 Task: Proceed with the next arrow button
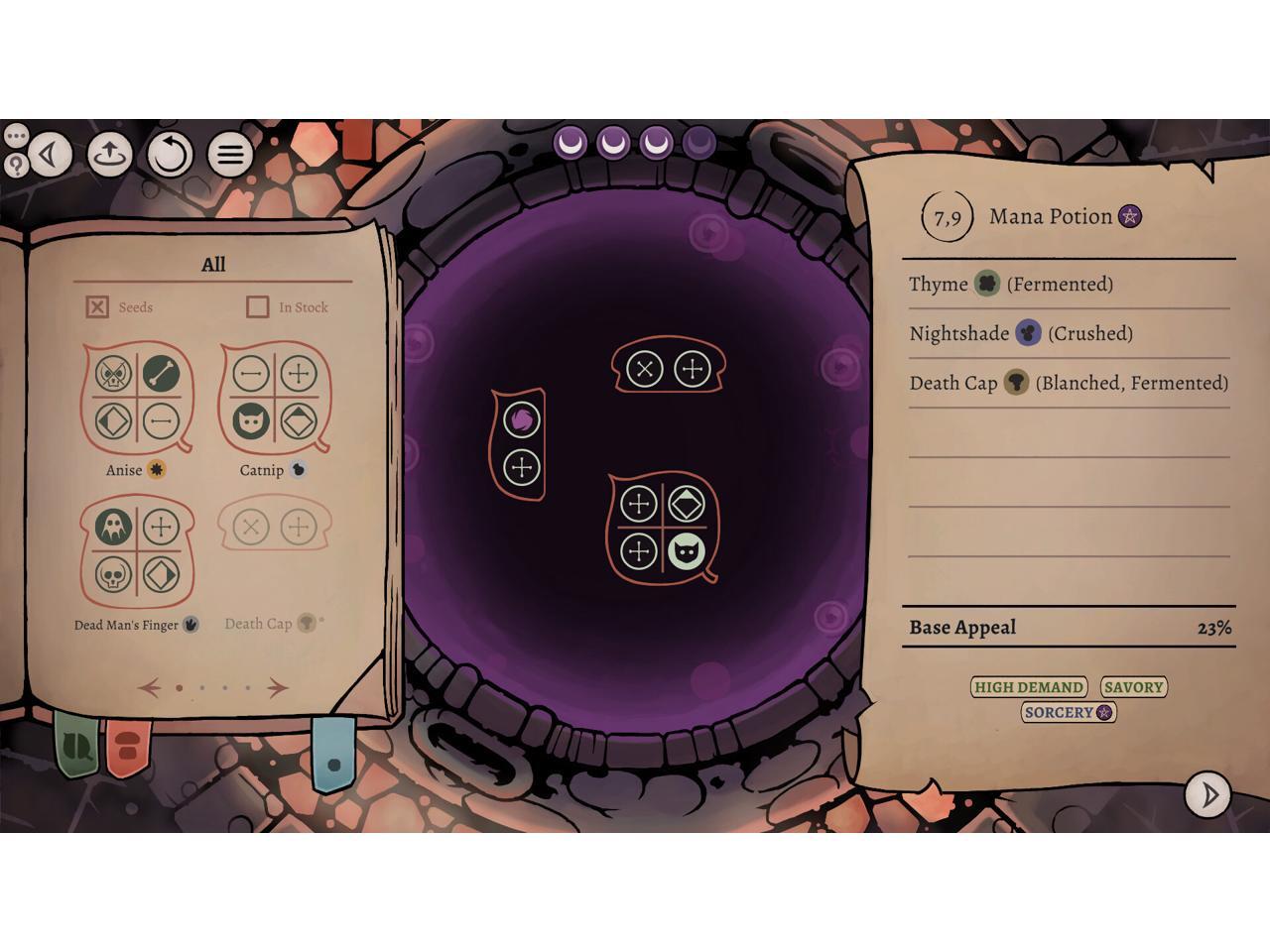tap(1207, 794)
